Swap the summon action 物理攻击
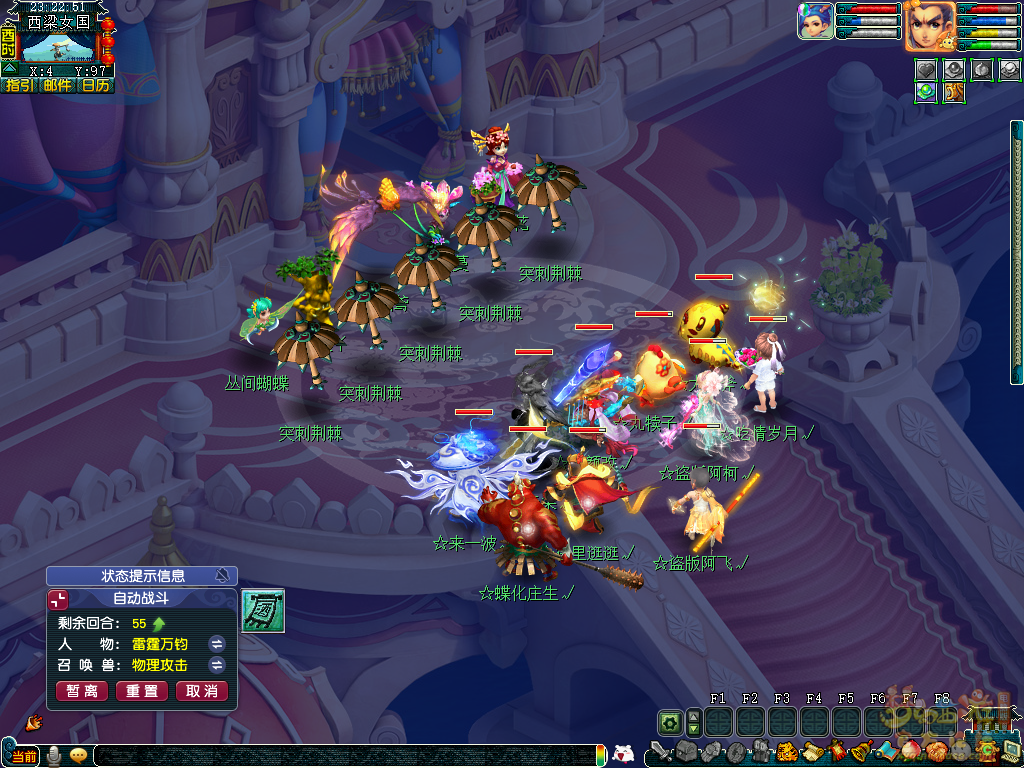Viewport: 1024px width, 768px height. click(x=216, y=665)
